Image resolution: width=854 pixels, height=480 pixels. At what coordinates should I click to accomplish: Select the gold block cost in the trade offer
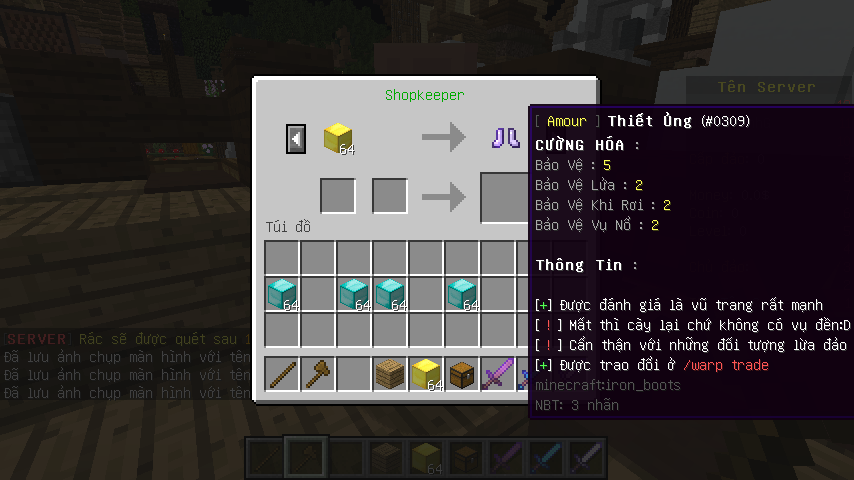tap(338, 138)
